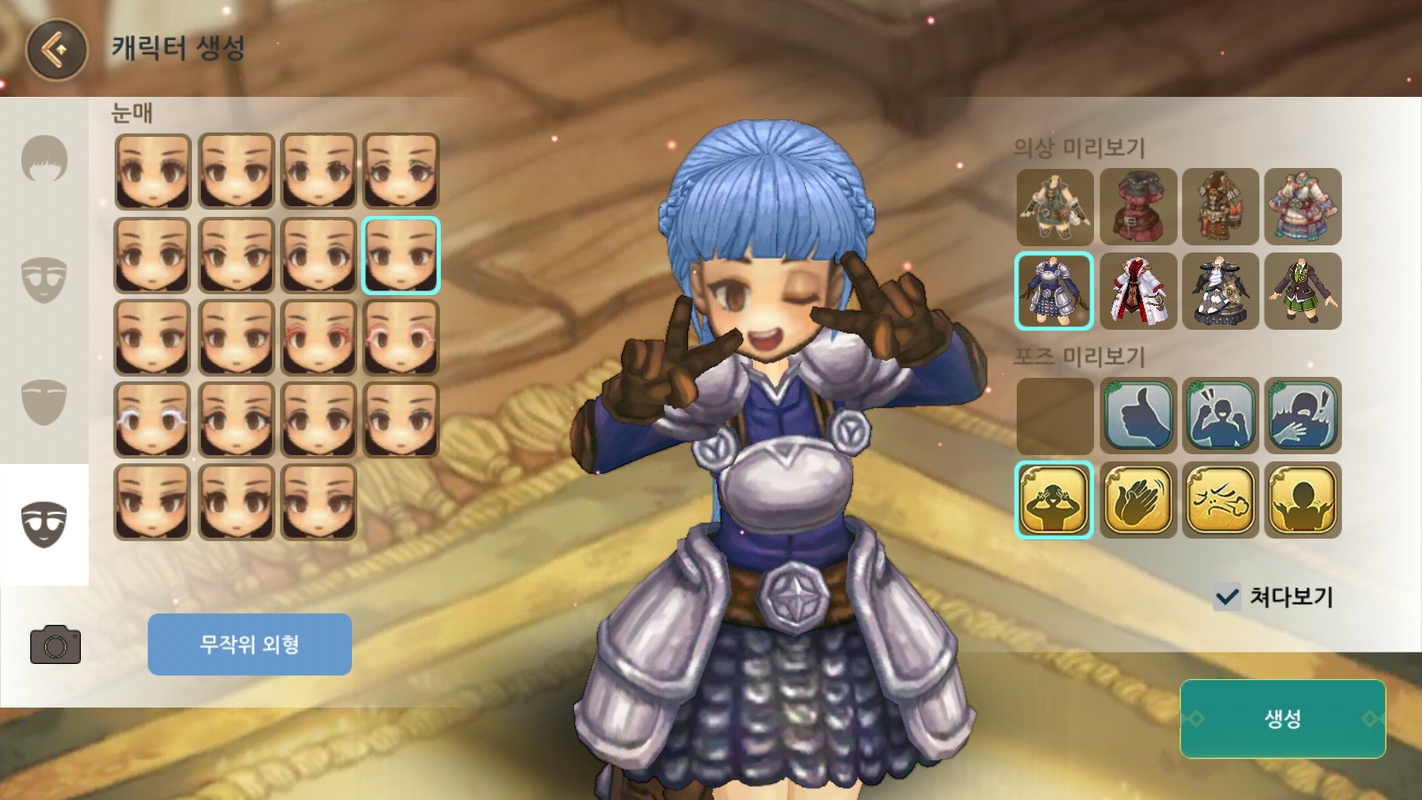Preview the green school uniform costume
The width and height of the screenshot is (1422, 800).
pyautogui.click(x=1303, y=291)
